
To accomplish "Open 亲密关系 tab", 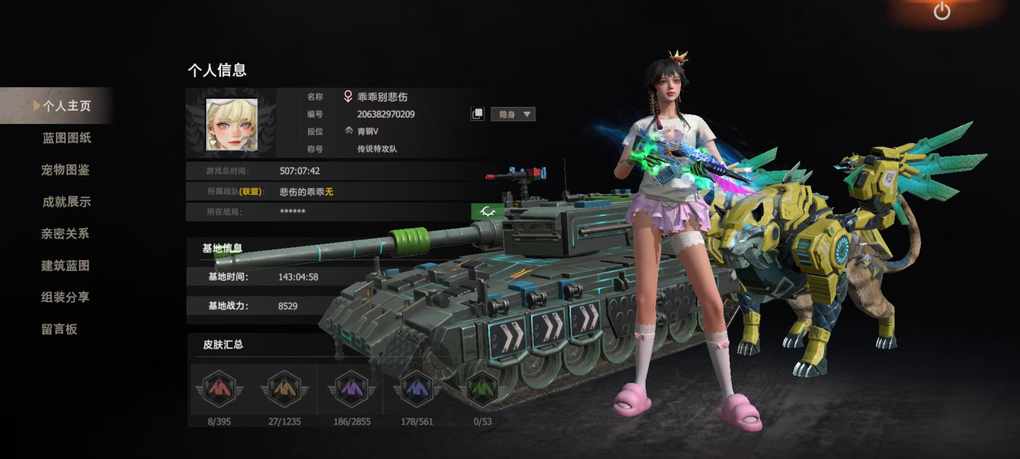I will click(66, 234).
